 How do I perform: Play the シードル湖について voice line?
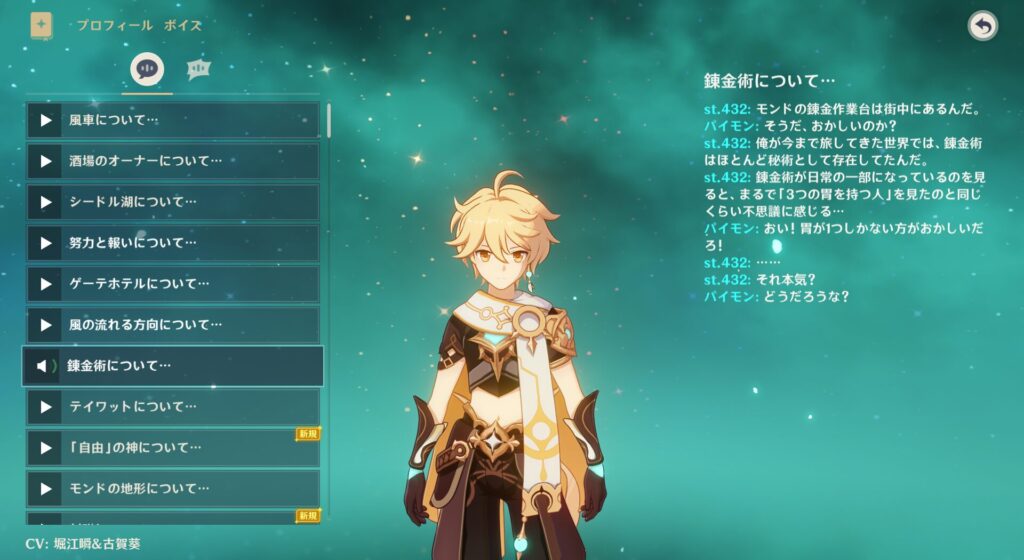coord(46,203)
